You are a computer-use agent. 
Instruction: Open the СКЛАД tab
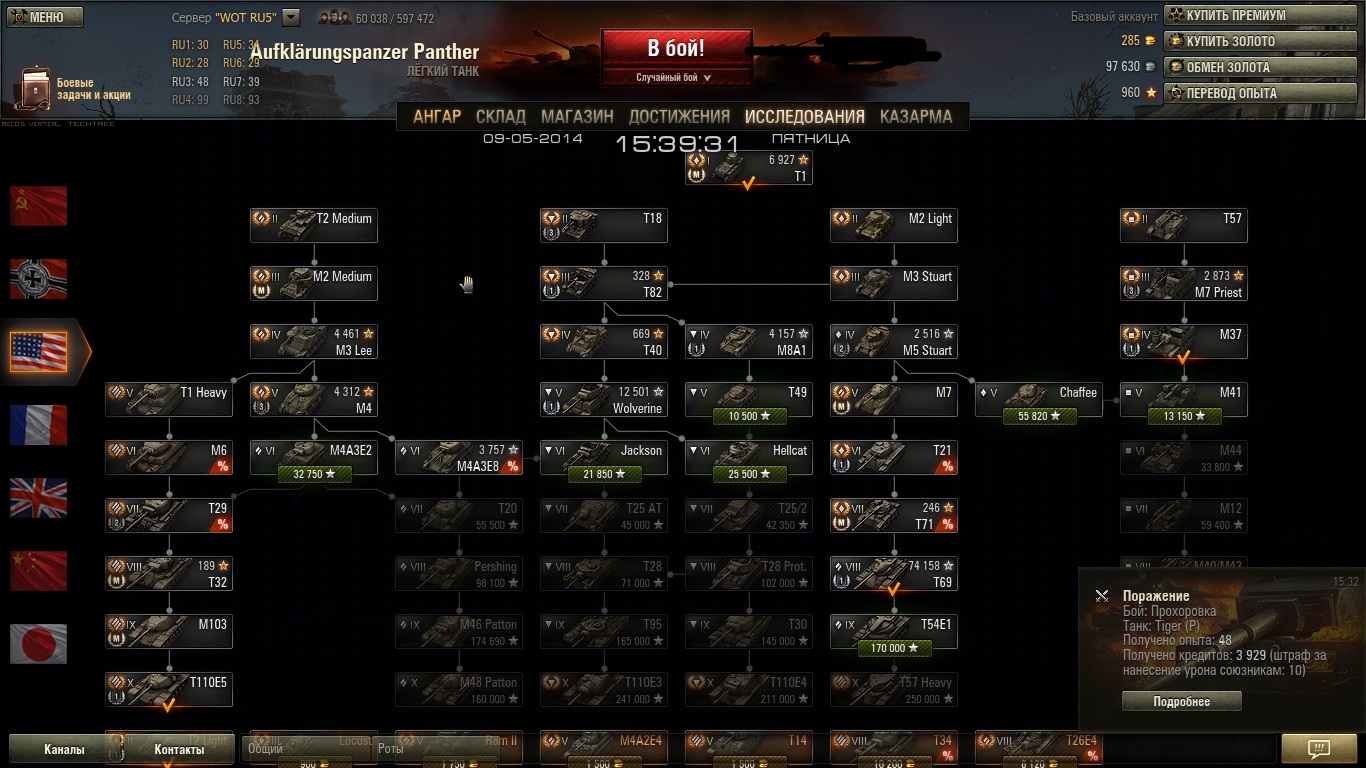point(500,116)
